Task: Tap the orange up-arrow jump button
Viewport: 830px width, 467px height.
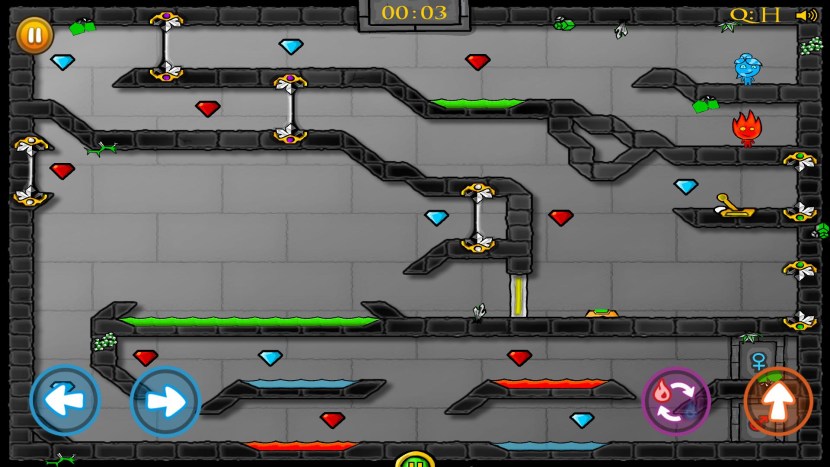Action: [778, 401]
